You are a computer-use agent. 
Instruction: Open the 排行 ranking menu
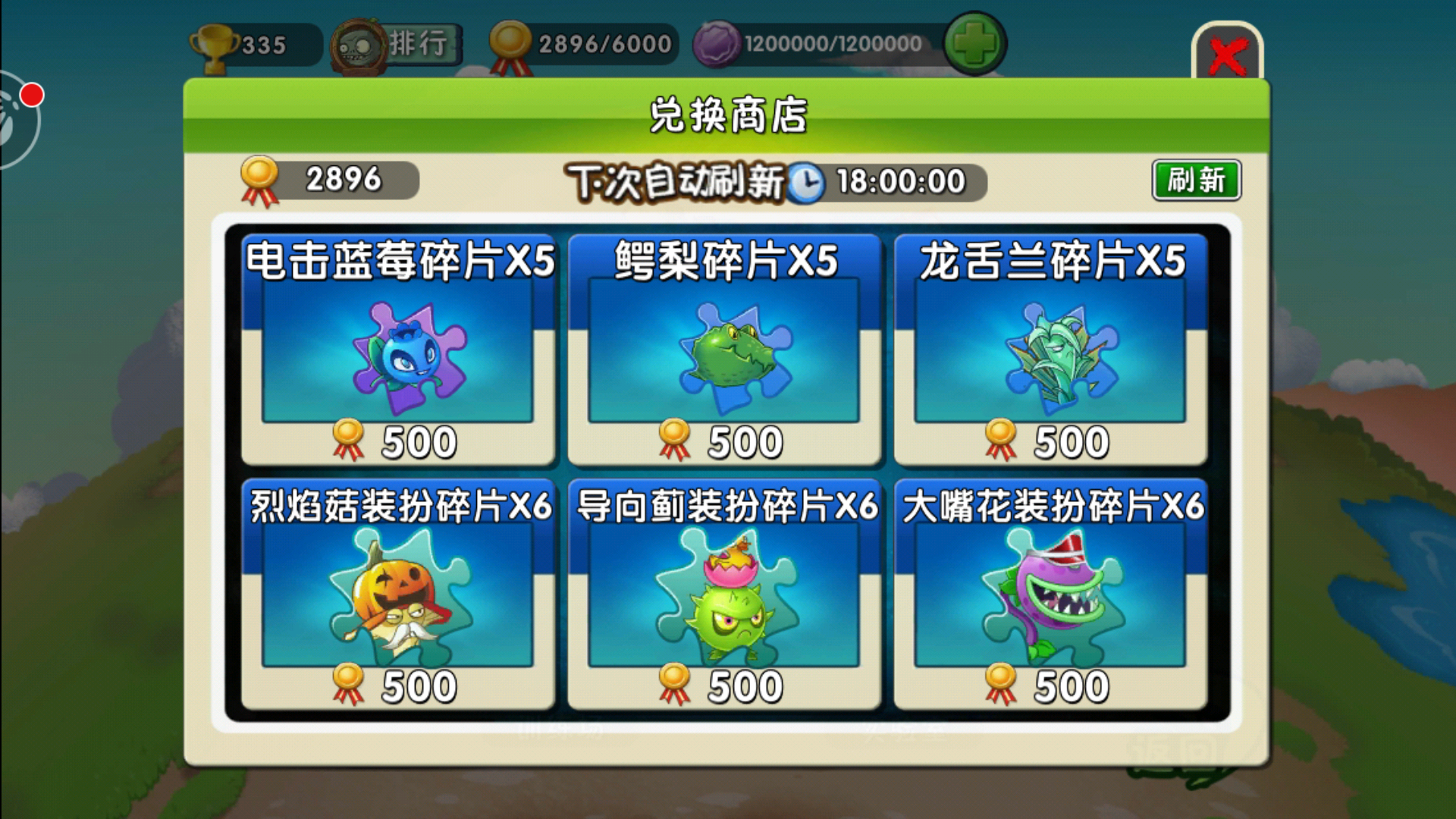[419, 43]
